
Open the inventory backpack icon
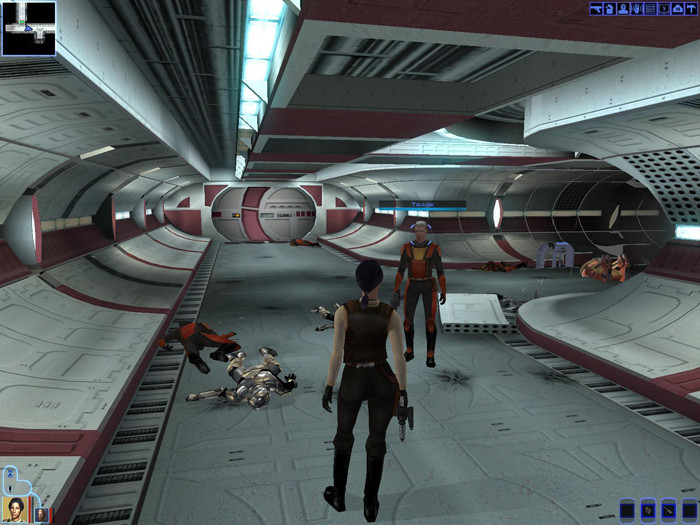click(x=609, y=8)
